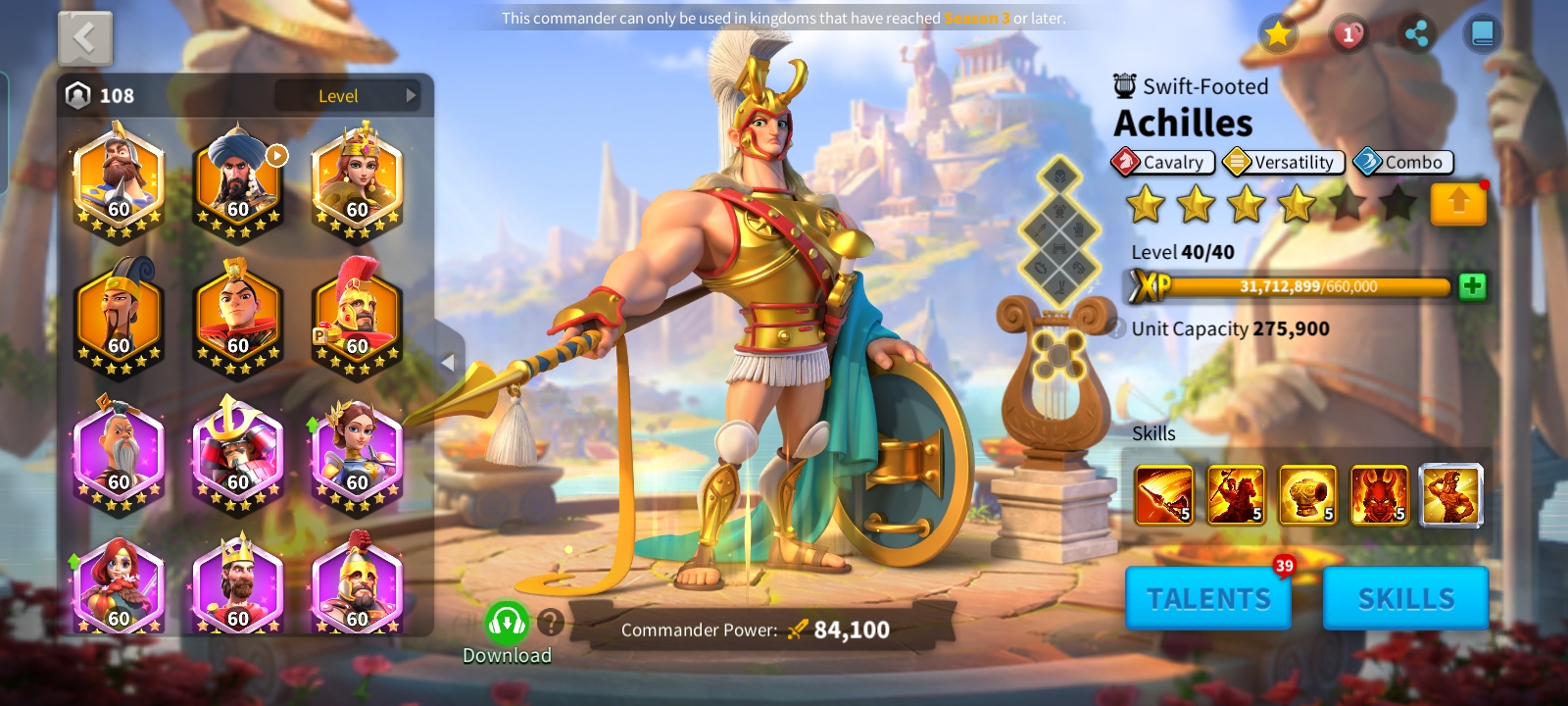Open the Level sort dropdown
Screen dimensions: 1568x706
point(348,95)
